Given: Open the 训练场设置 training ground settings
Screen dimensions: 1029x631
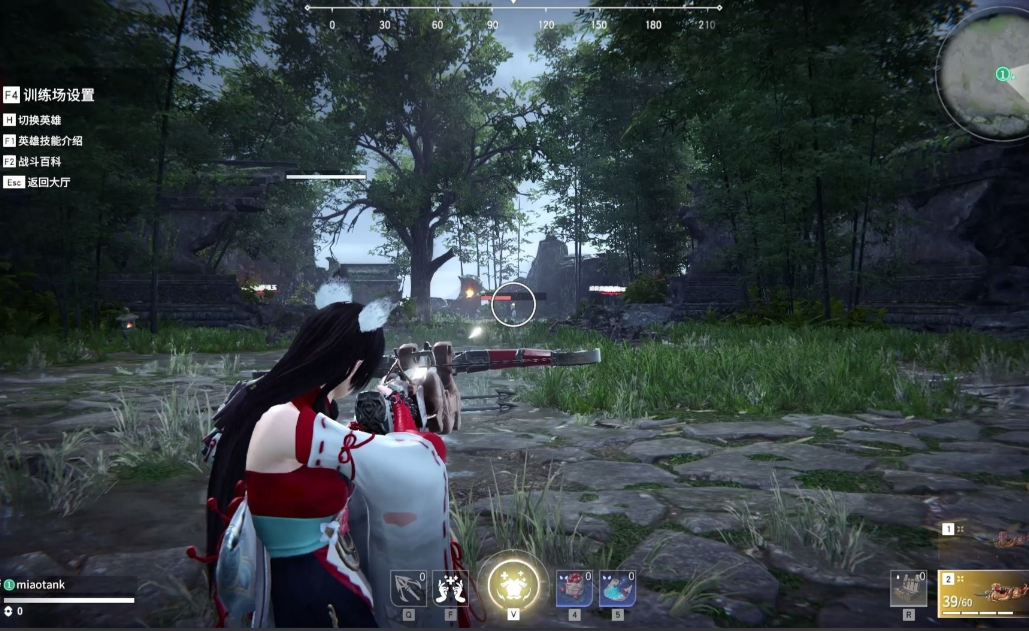Looking at the screenshot, I should pyautogui.click(x=50, y=95).
